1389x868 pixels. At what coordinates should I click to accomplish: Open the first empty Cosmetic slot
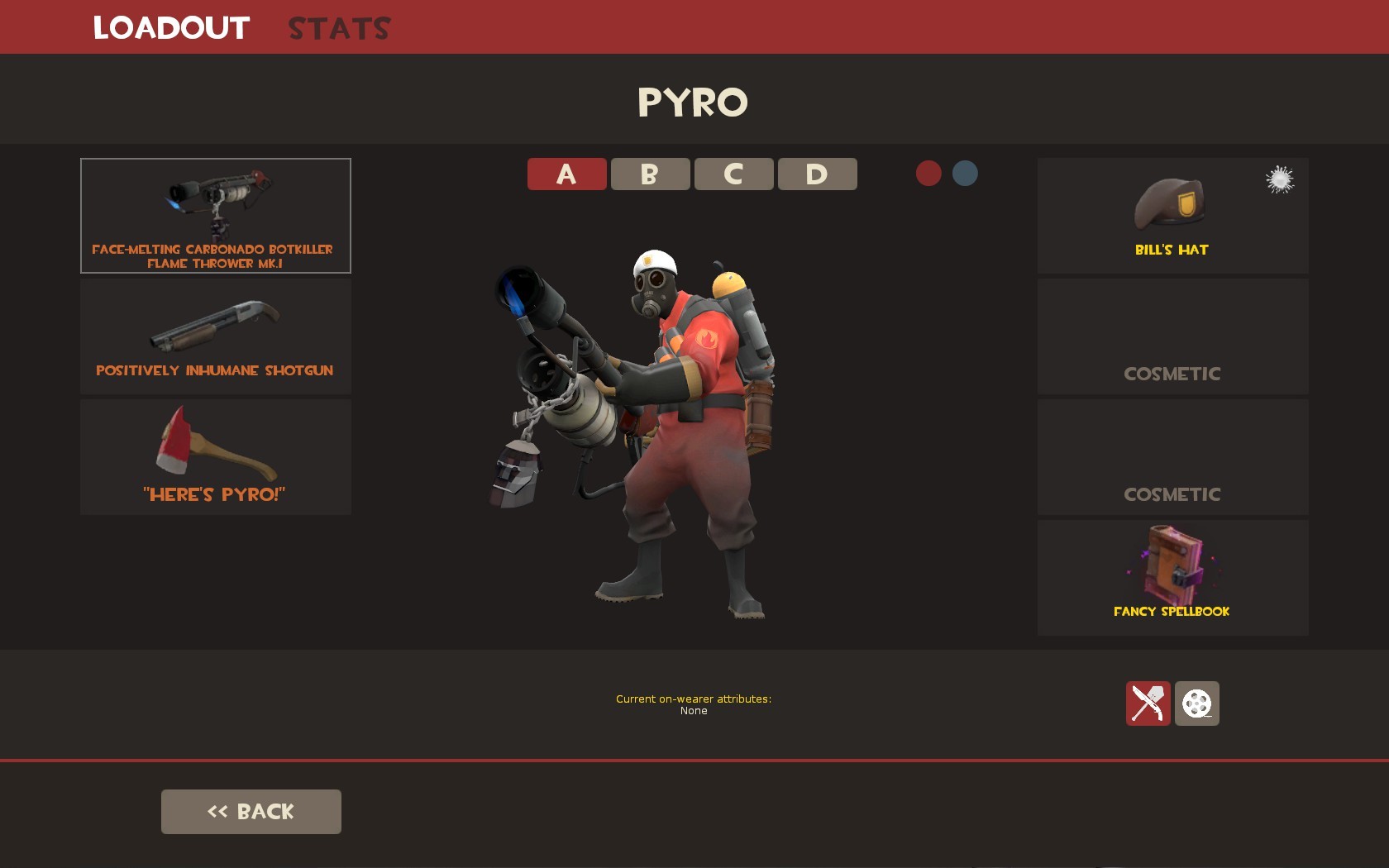(1172, 336)
